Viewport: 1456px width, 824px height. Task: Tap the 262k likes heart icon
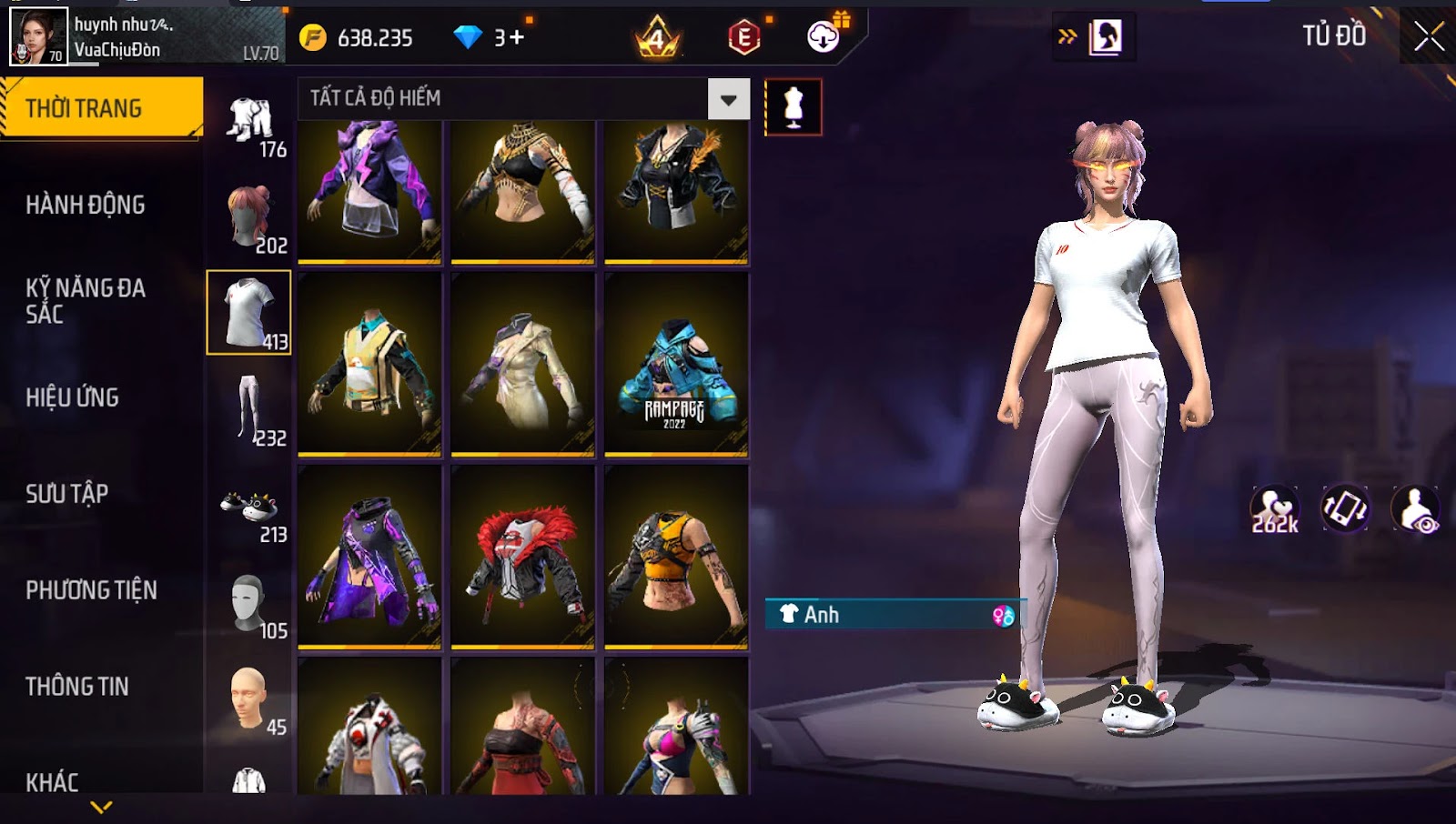click(x=1274, y=509)
